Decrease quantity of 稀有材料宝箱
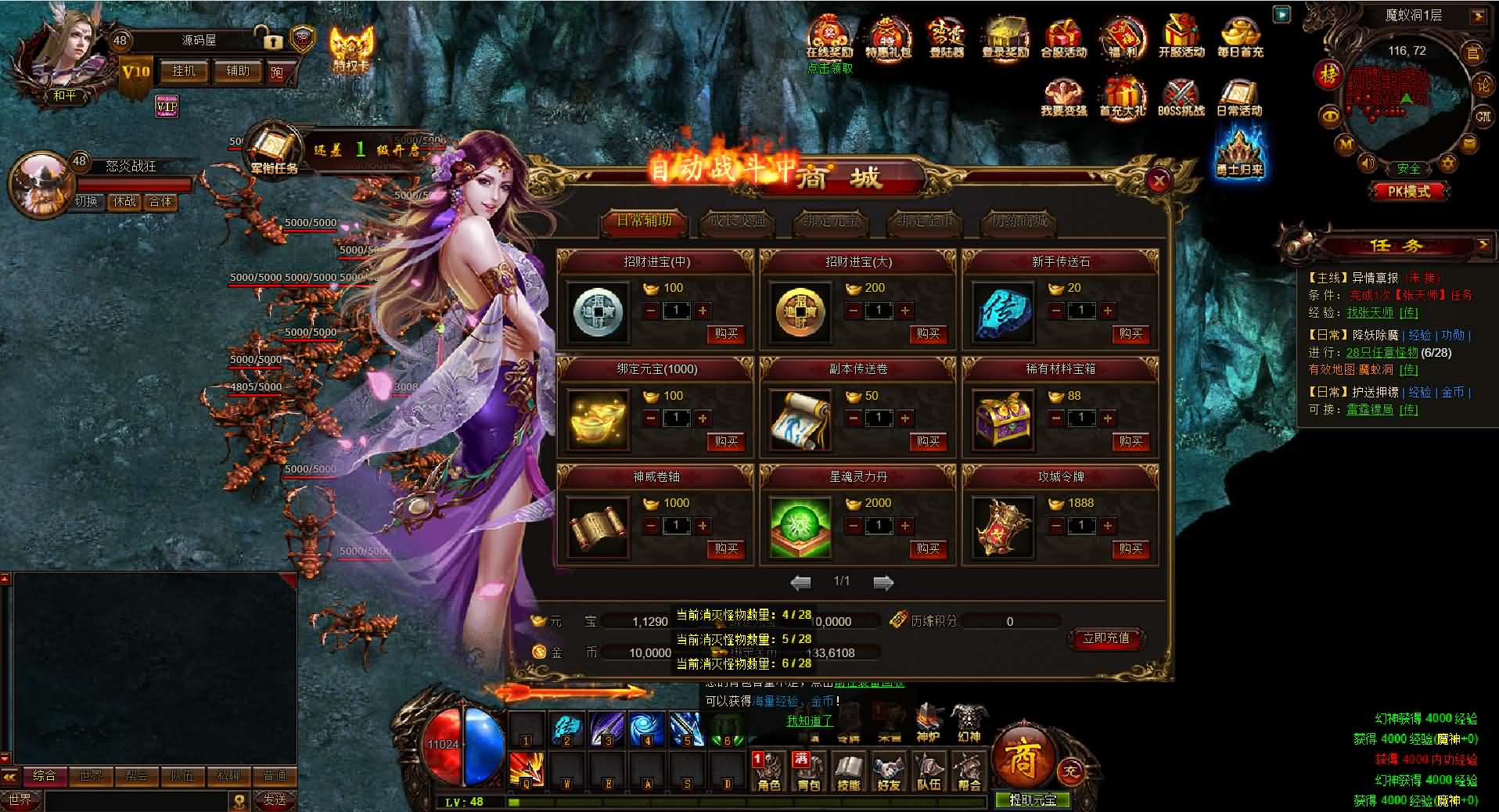The width and height of the screenshot is (1499, 812). (x=1056, y=419)
